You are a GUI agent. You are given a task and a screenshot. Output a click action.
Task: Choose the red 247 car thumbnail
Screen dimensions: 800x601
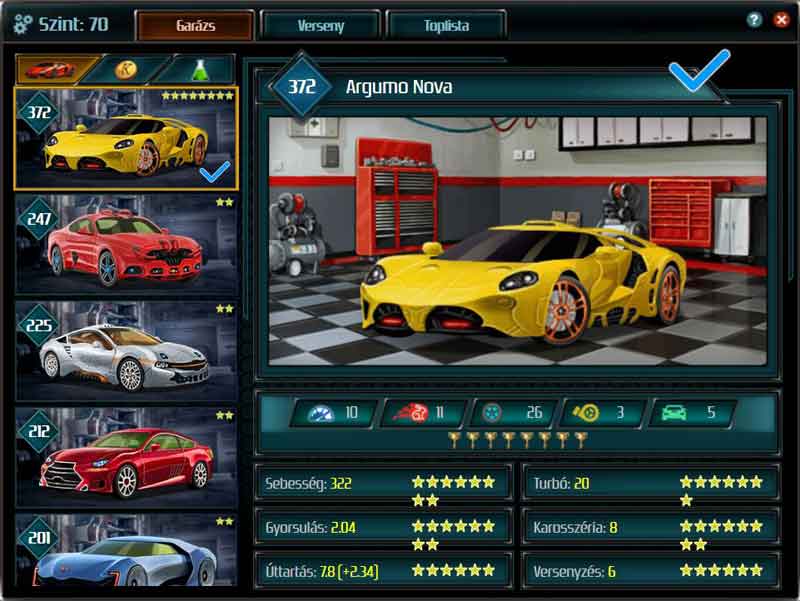(126, 244)
